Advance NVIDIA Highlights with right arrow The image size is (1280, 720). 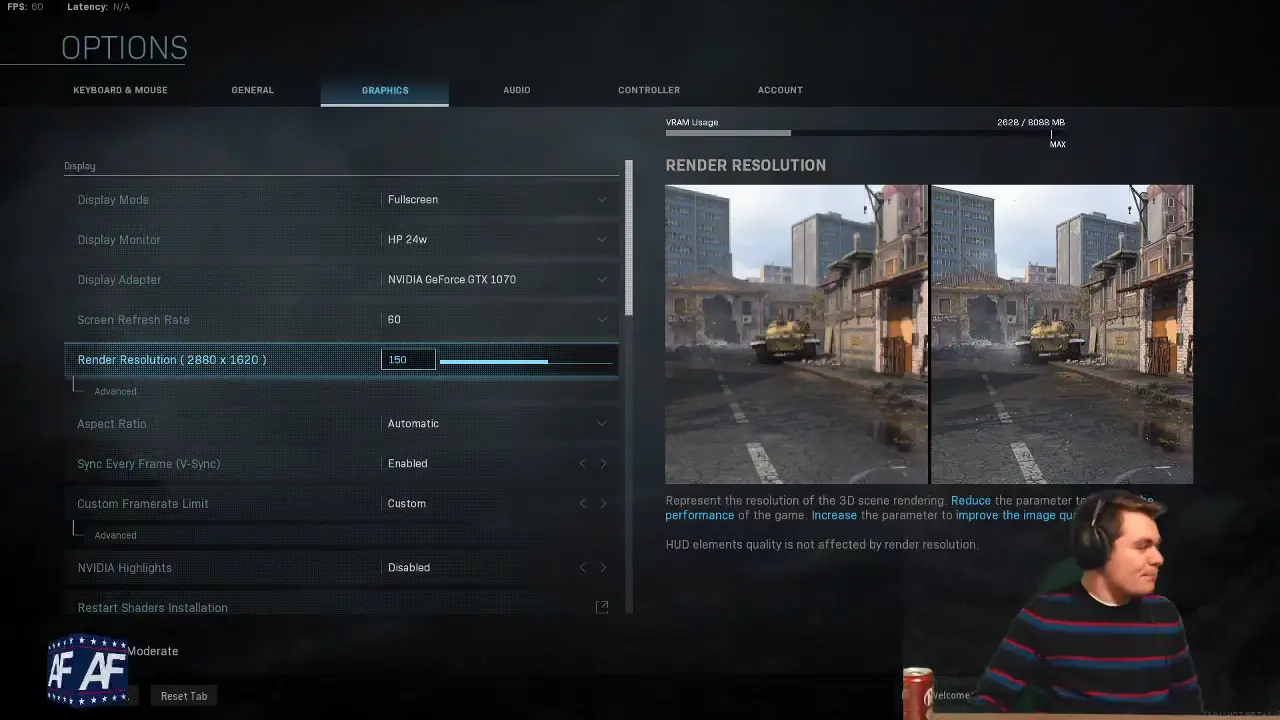(604, 567)
